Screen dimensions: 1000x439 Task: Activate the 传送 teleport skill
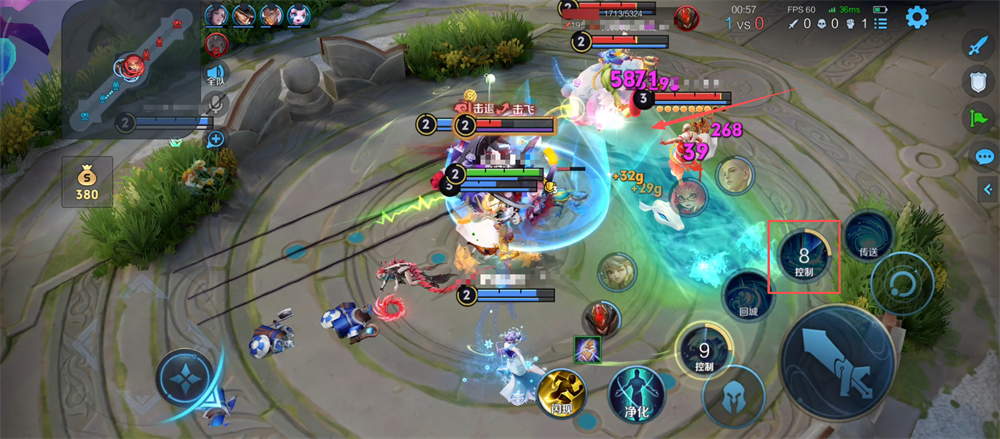click(x=867, y=237)
